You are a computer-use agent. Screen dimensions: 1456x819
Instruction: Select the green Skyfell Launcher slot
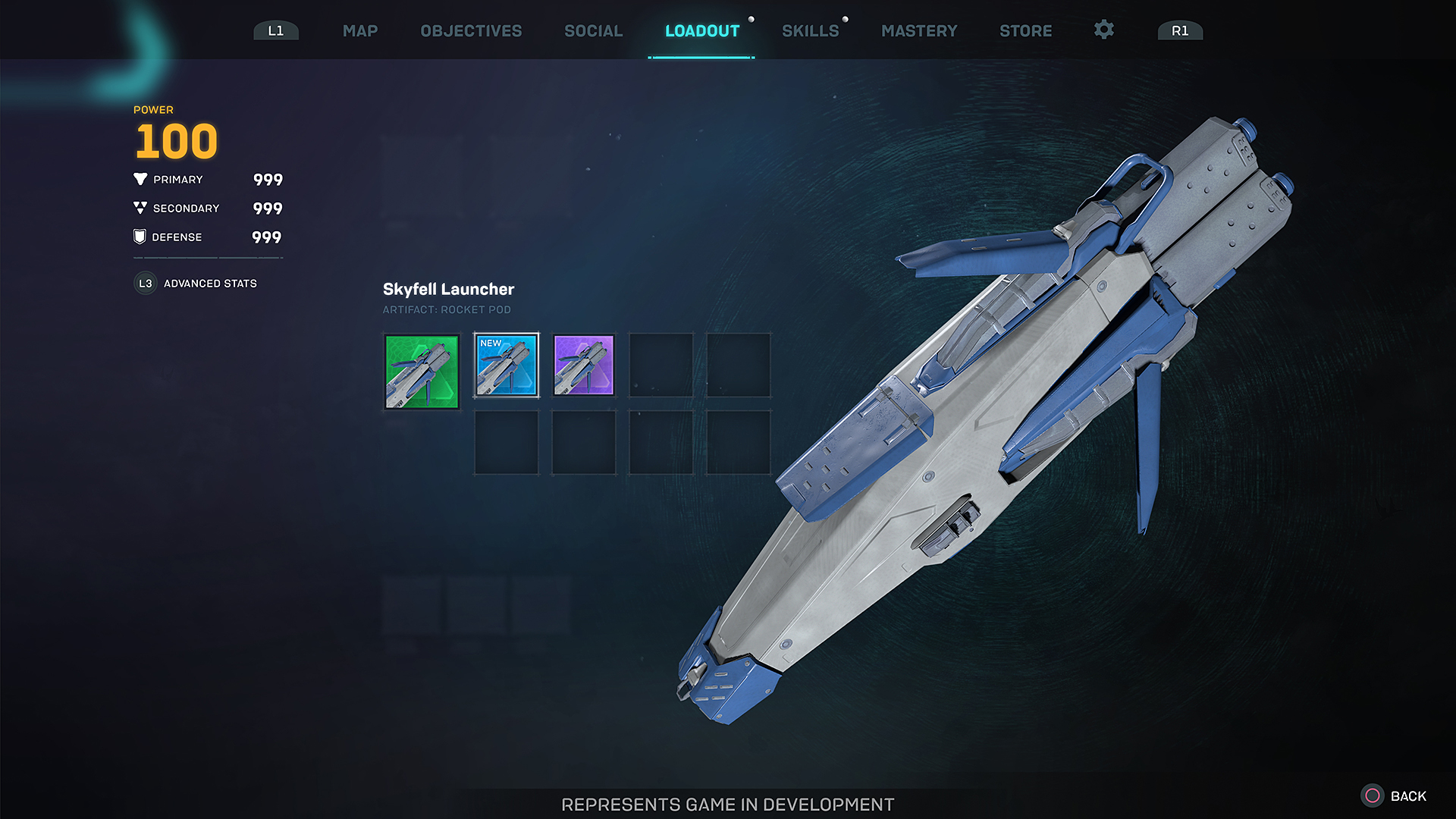(x=422, y=372)
